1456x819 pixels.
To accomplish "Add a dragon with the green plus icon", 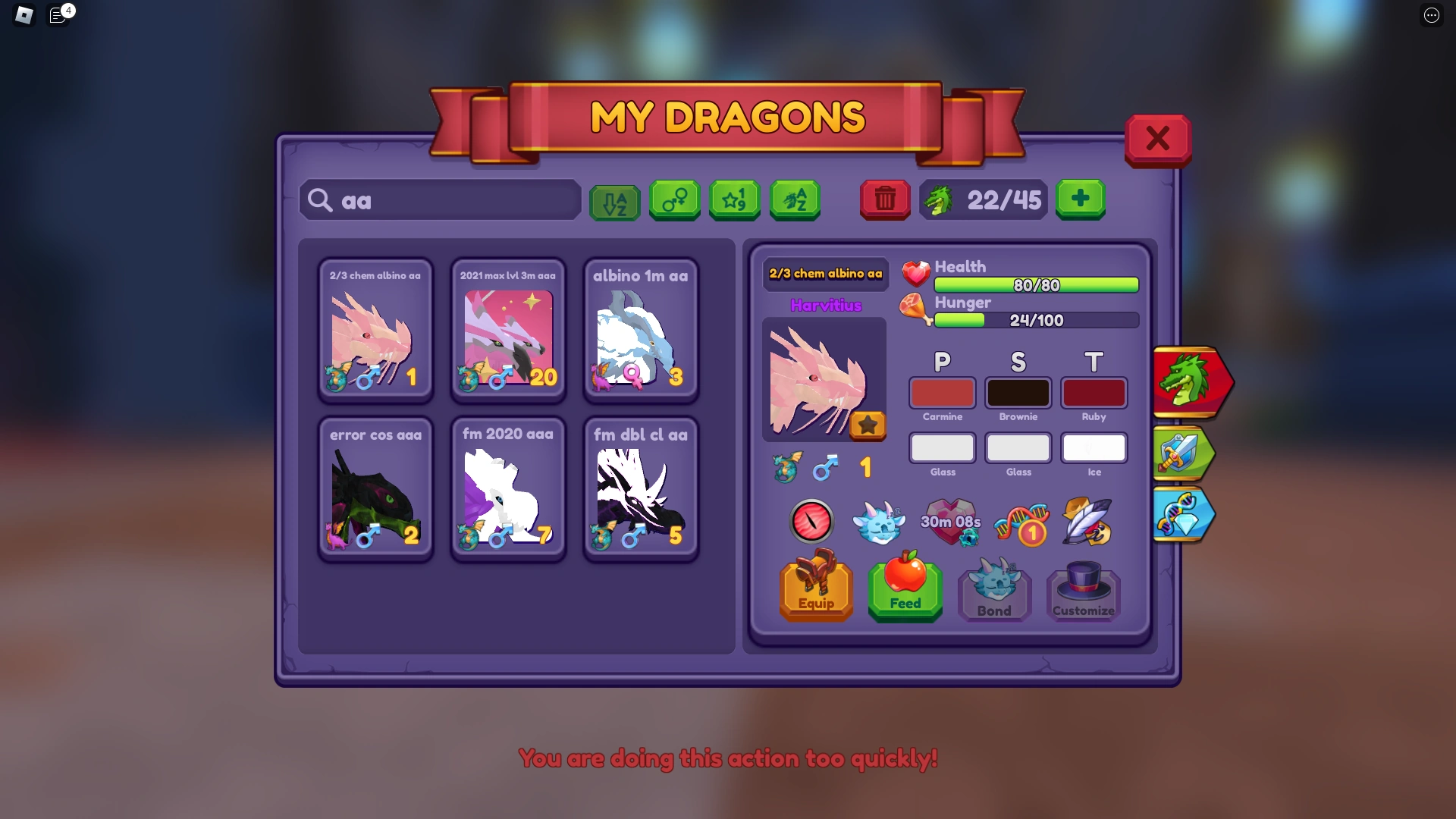I will point(1080,199).
